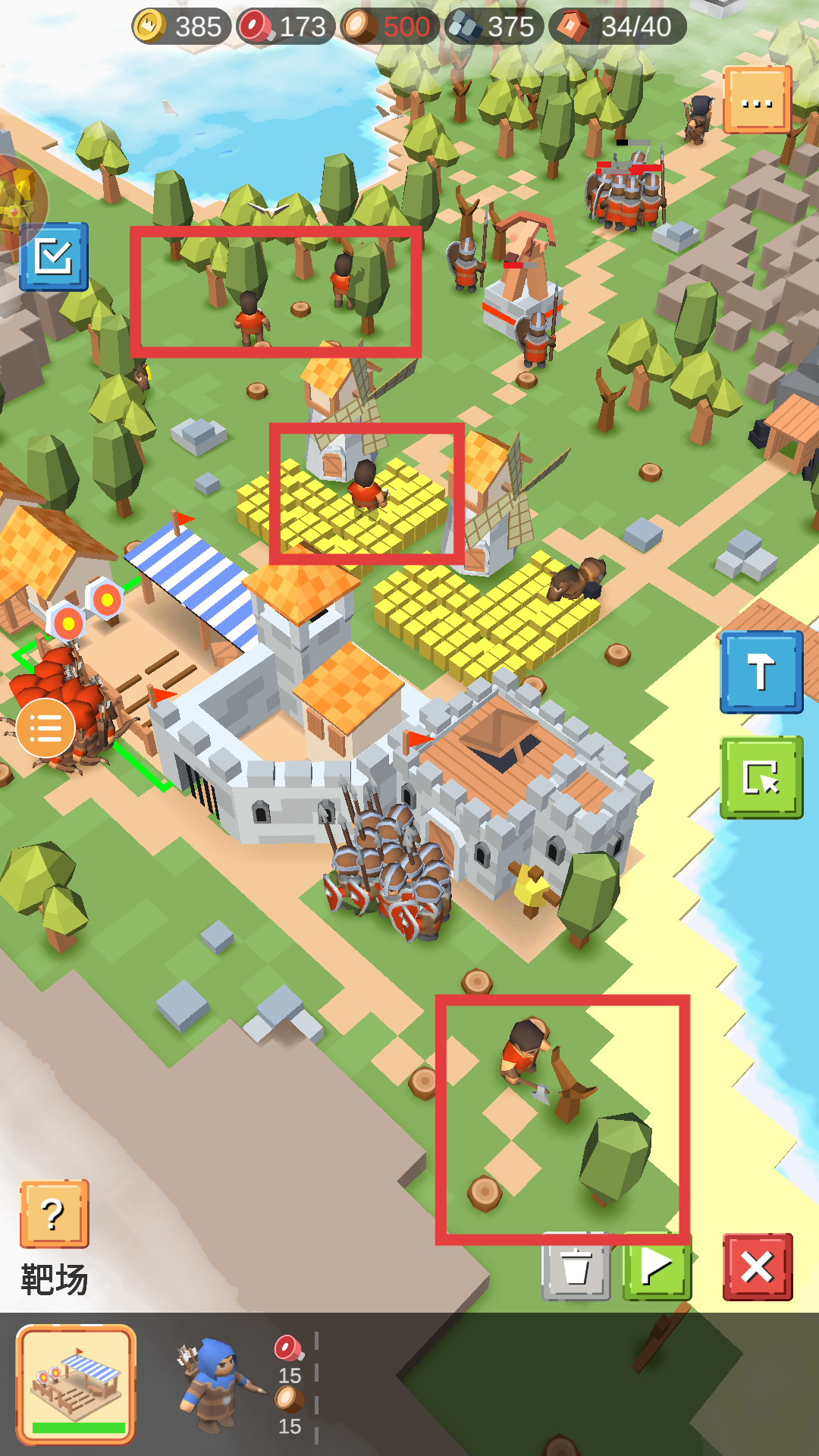
Task: Select the archery range building thumbnail
Action: (76, 1383)
